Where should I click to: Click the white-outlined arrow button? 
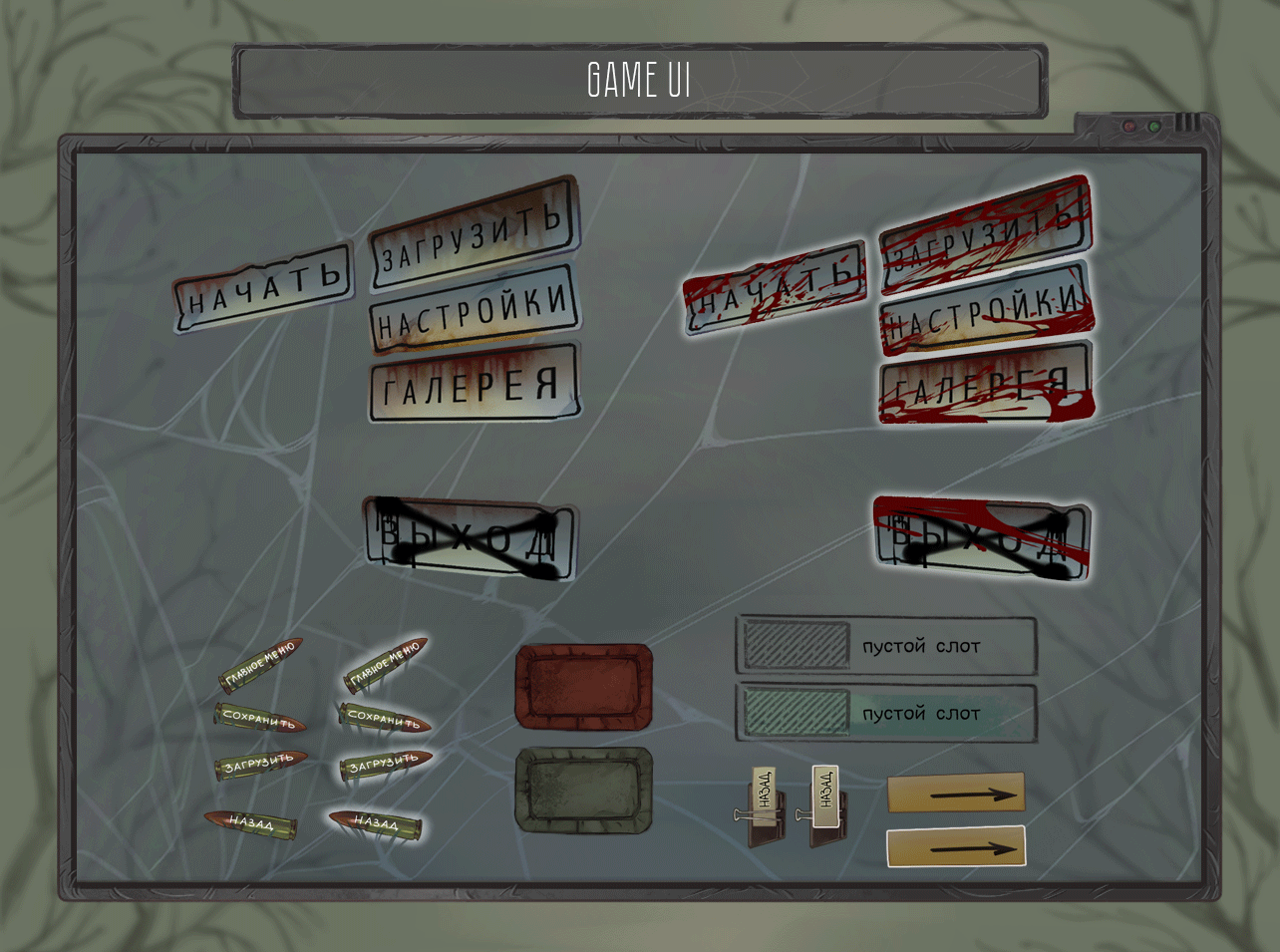[x=956, y=847]
